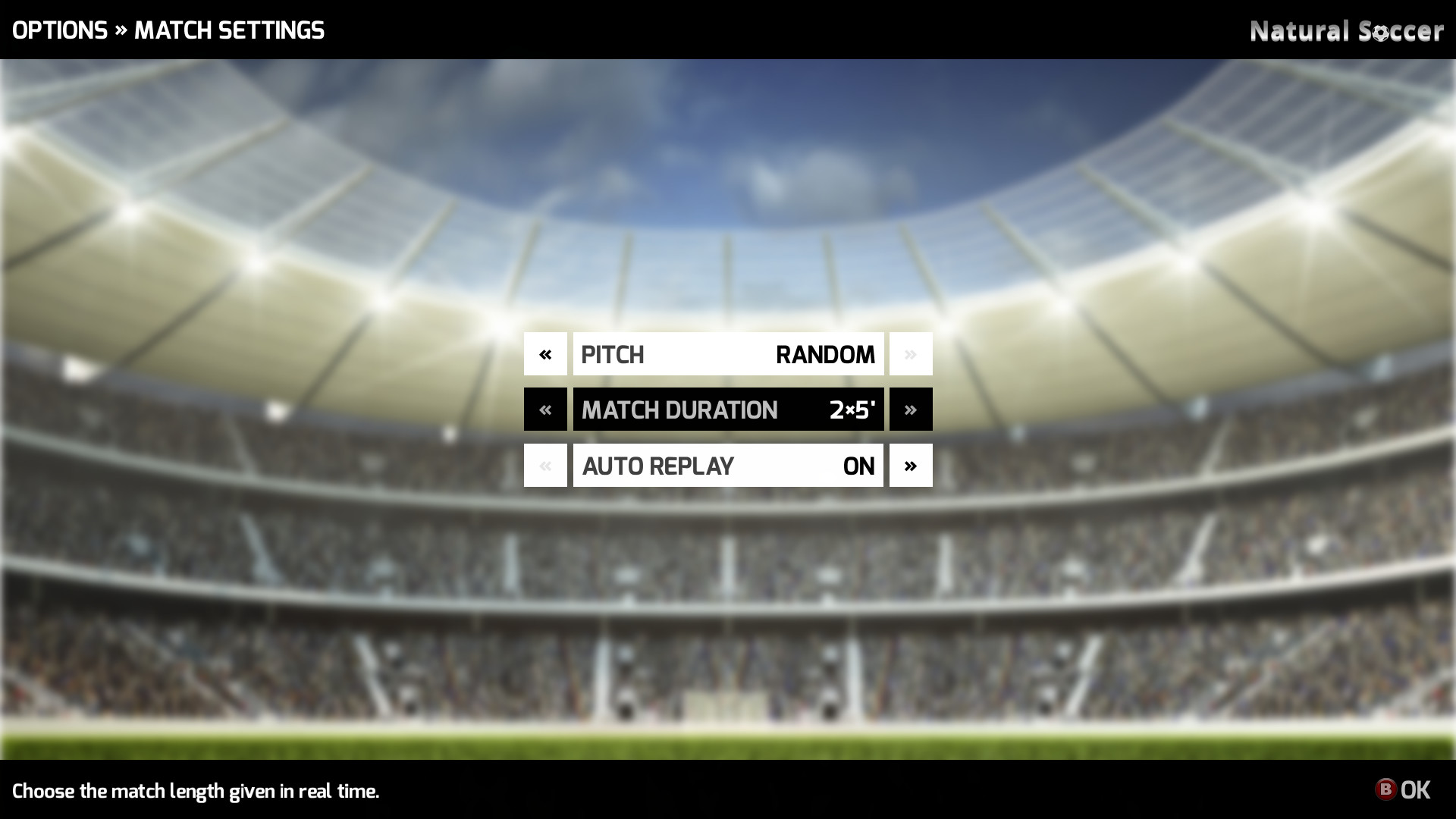Select the Match Duration row
The height and width of the screenshot is (819, 1456).
[x=728, y=409]
